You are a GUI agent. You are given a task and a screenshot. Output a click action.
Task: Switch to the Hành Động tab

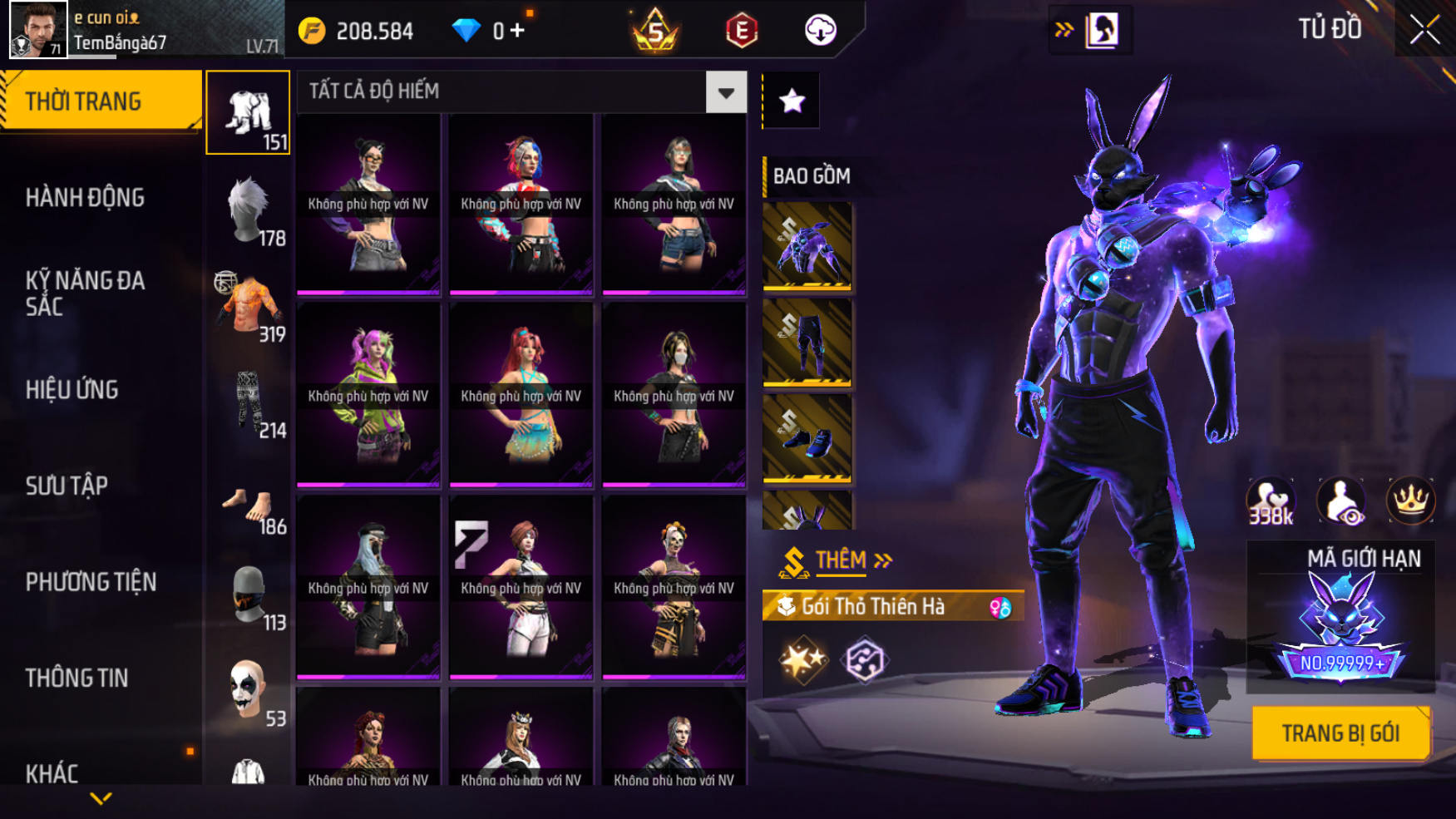85,198
